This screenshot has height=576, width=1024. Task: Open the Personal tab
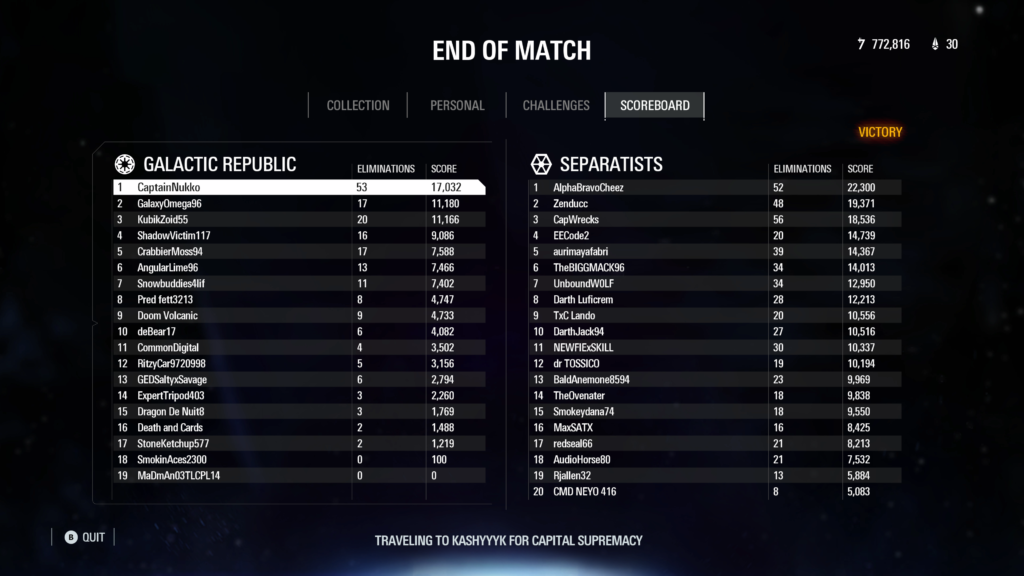point(457,105)
